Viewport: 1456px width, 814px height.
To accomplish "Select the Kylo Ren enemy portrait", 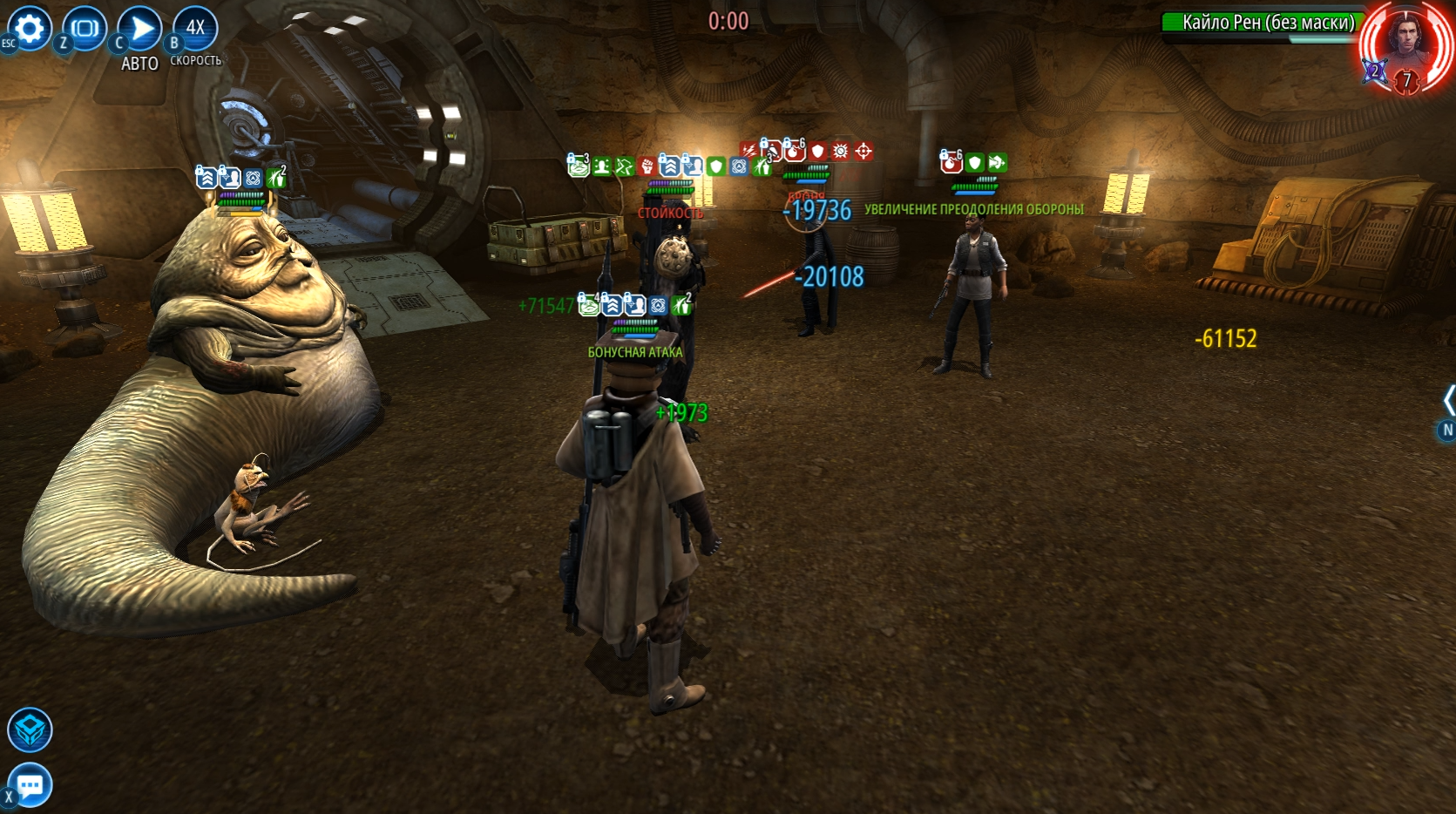I will 1405,45.
